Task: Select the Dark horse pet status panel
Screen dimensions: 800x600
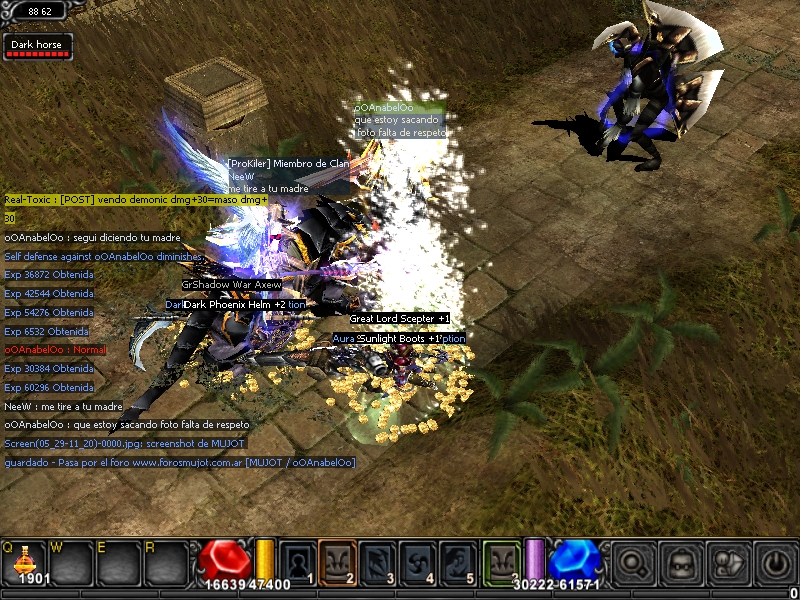Action: pos(37,47)
